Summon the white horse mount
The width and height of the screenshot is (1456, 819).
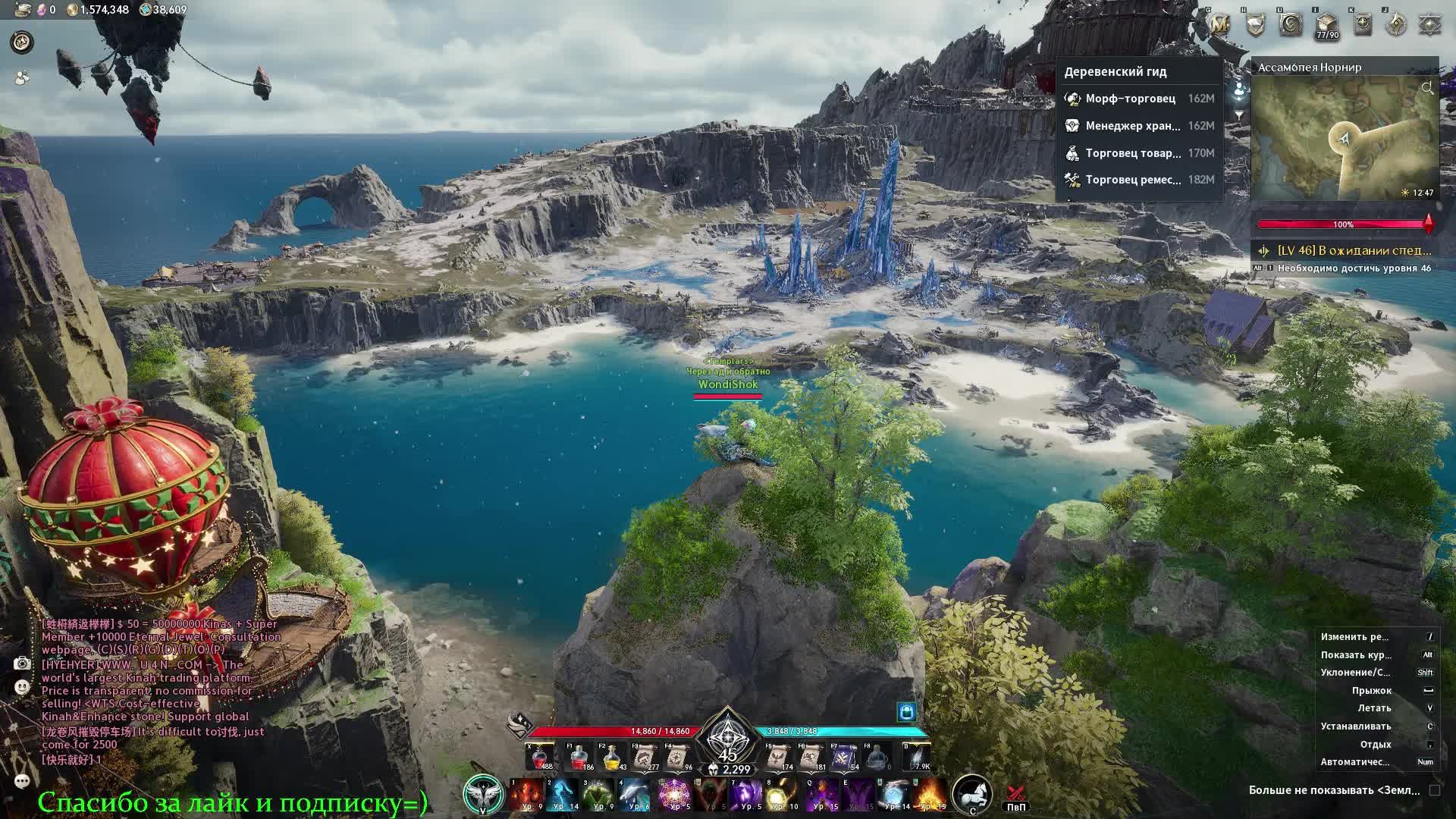[971, 794]
